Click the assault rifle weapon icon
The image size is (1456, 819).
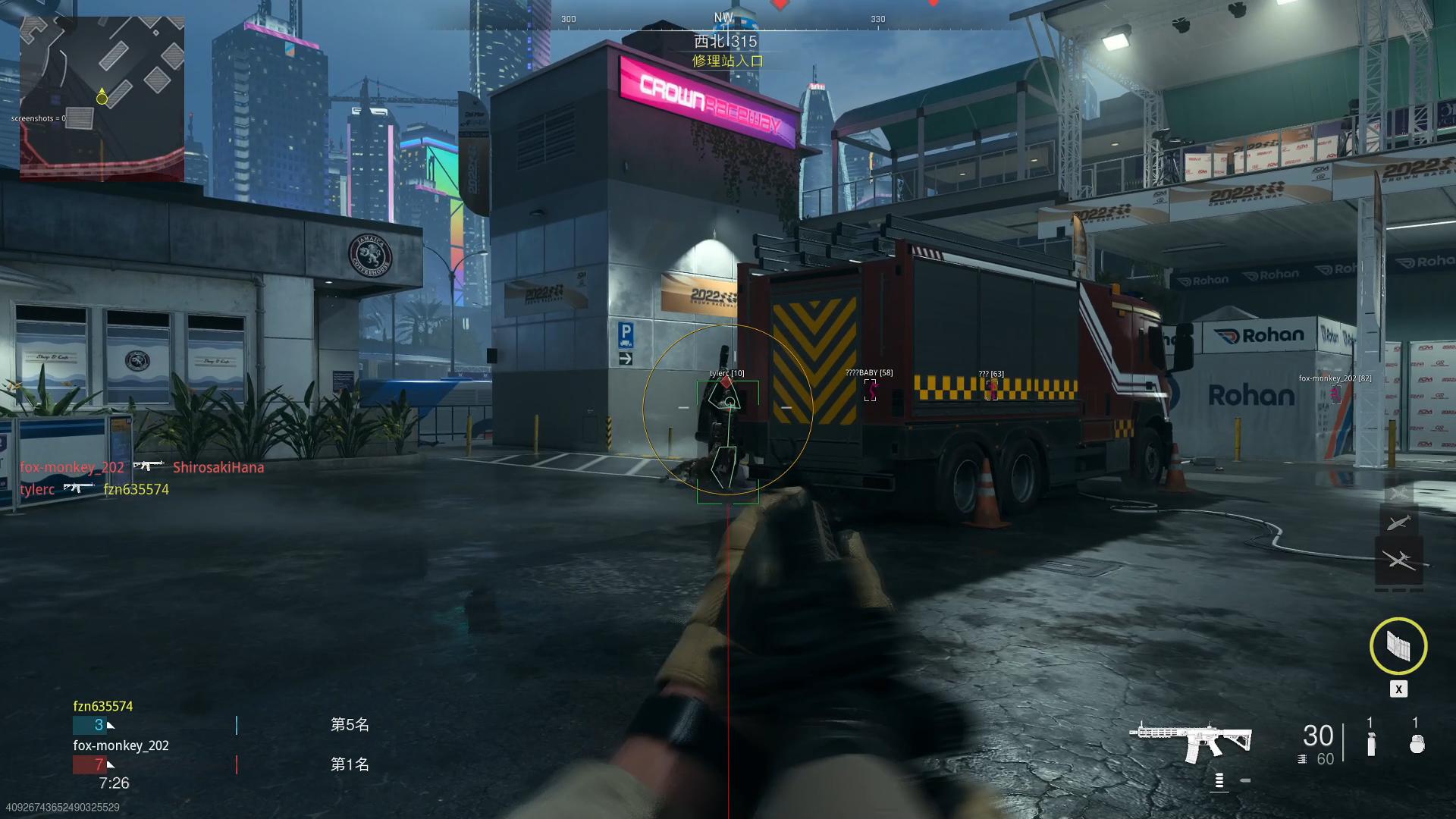tap(1191, 739)
